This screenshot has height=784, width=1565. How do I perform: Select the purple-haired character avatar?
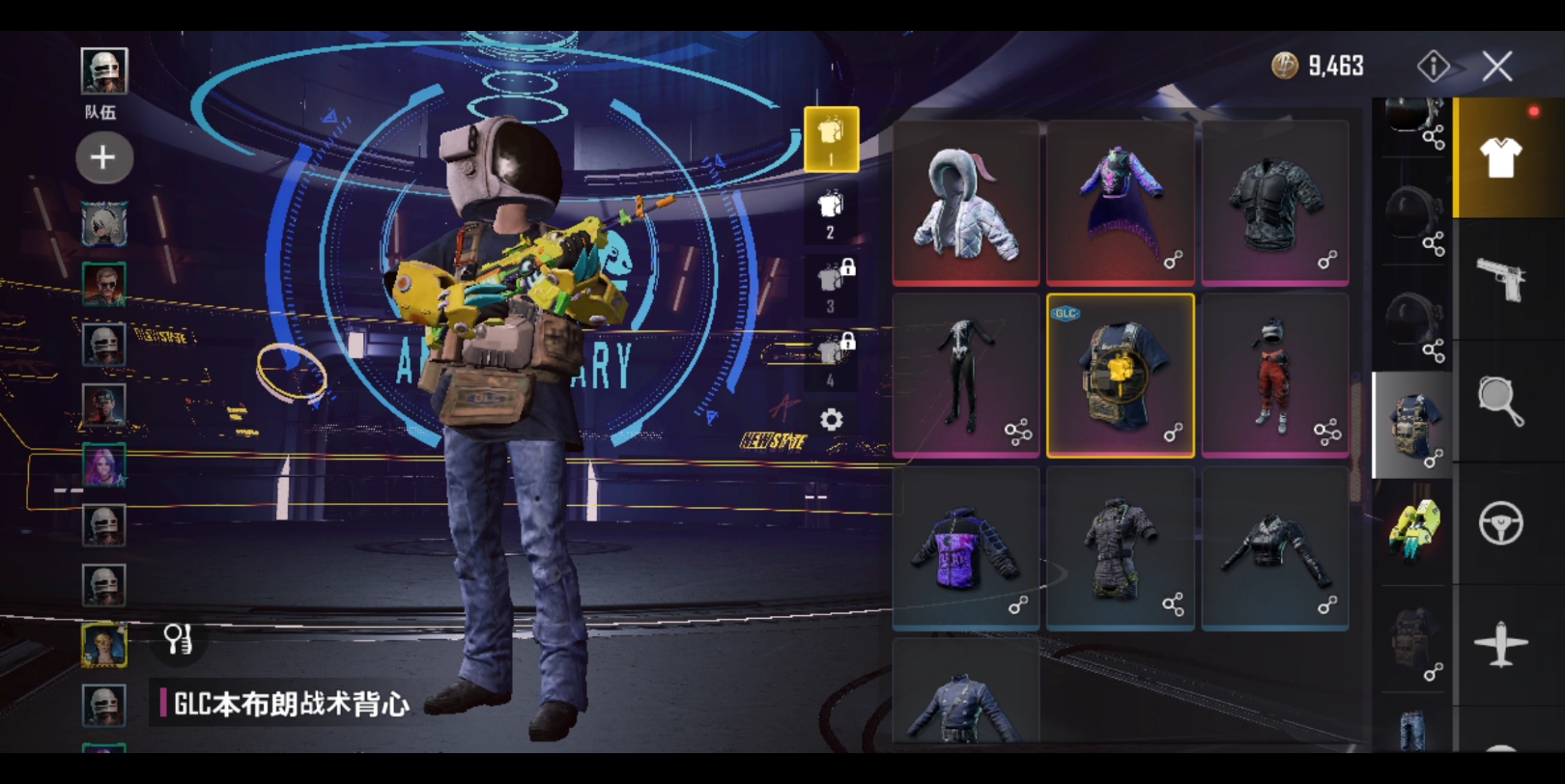[x=103, y=465]
